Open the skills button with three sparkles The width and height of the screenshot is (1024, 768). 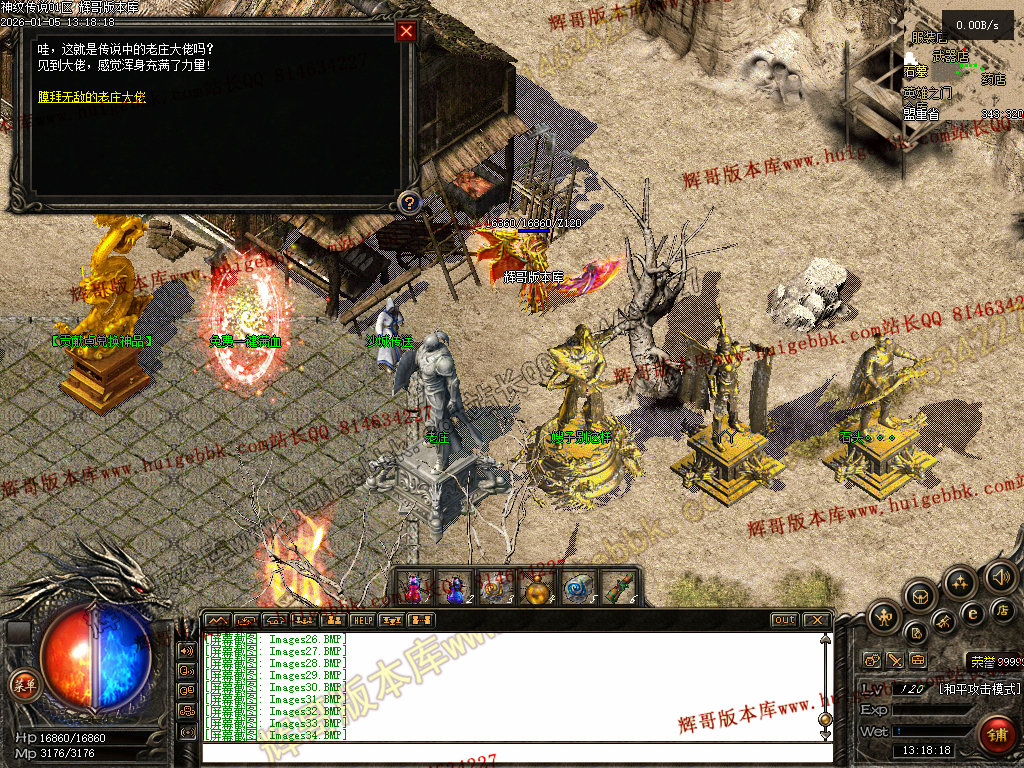[960, 583]
